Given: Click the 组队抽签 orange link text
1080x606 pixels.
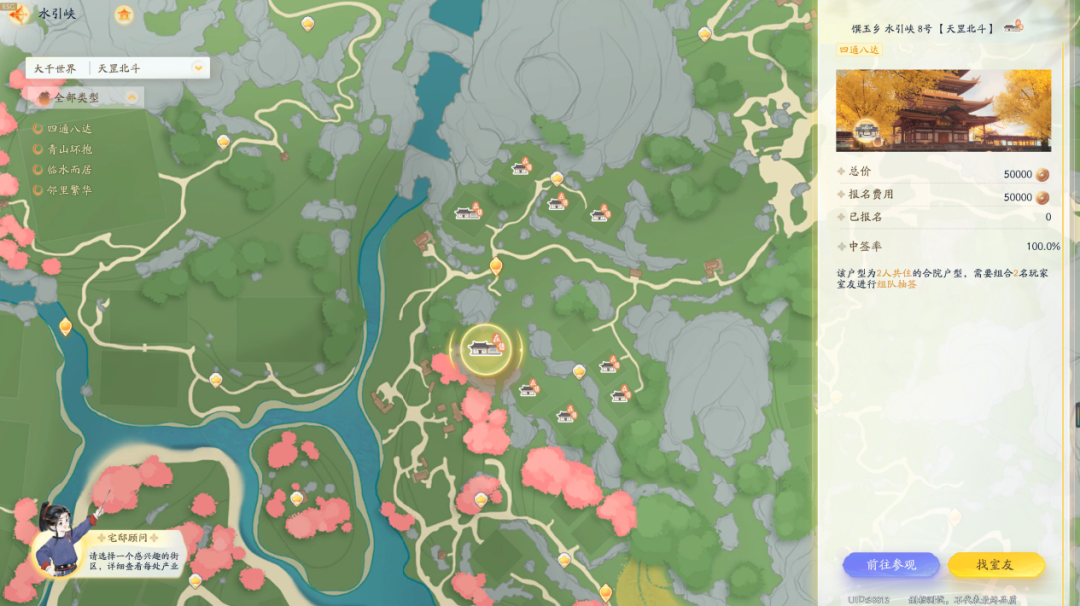Looking at the screenshot, I should (896, 285).
